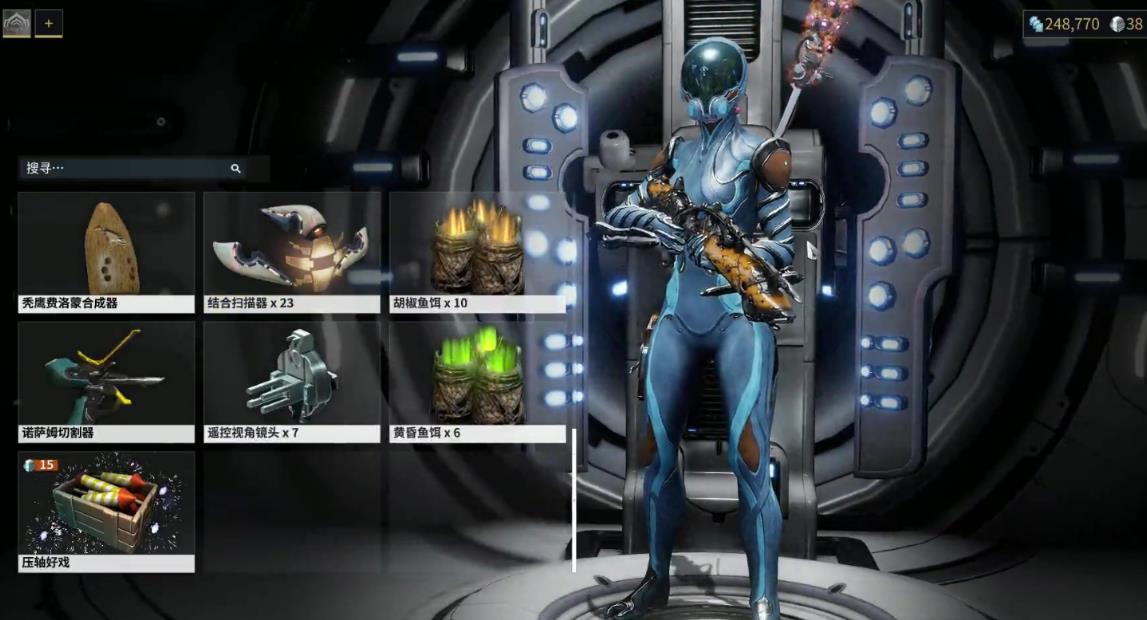Select the 胡椒鱼饵 x 10 bait
This screenshot has height=620, width=1147.
click(x=477, y=252)
